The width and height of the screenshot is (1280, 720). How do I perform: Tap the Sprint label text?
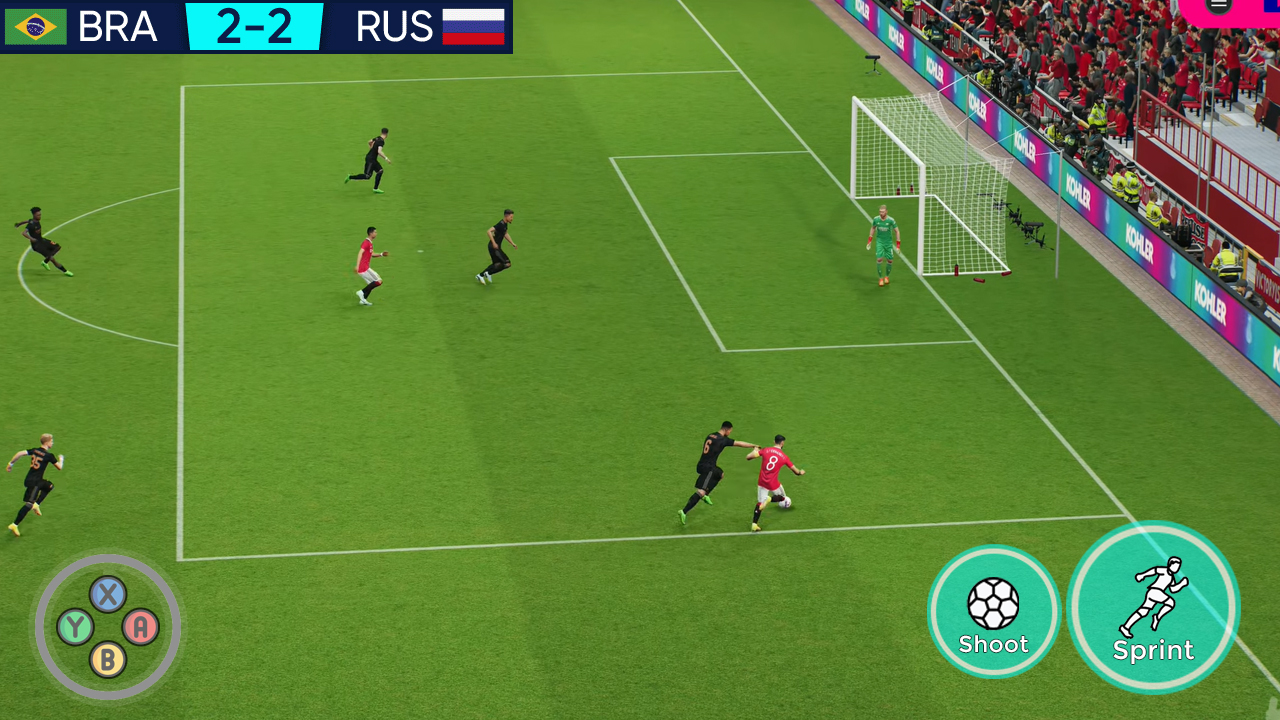[1154, 650]
